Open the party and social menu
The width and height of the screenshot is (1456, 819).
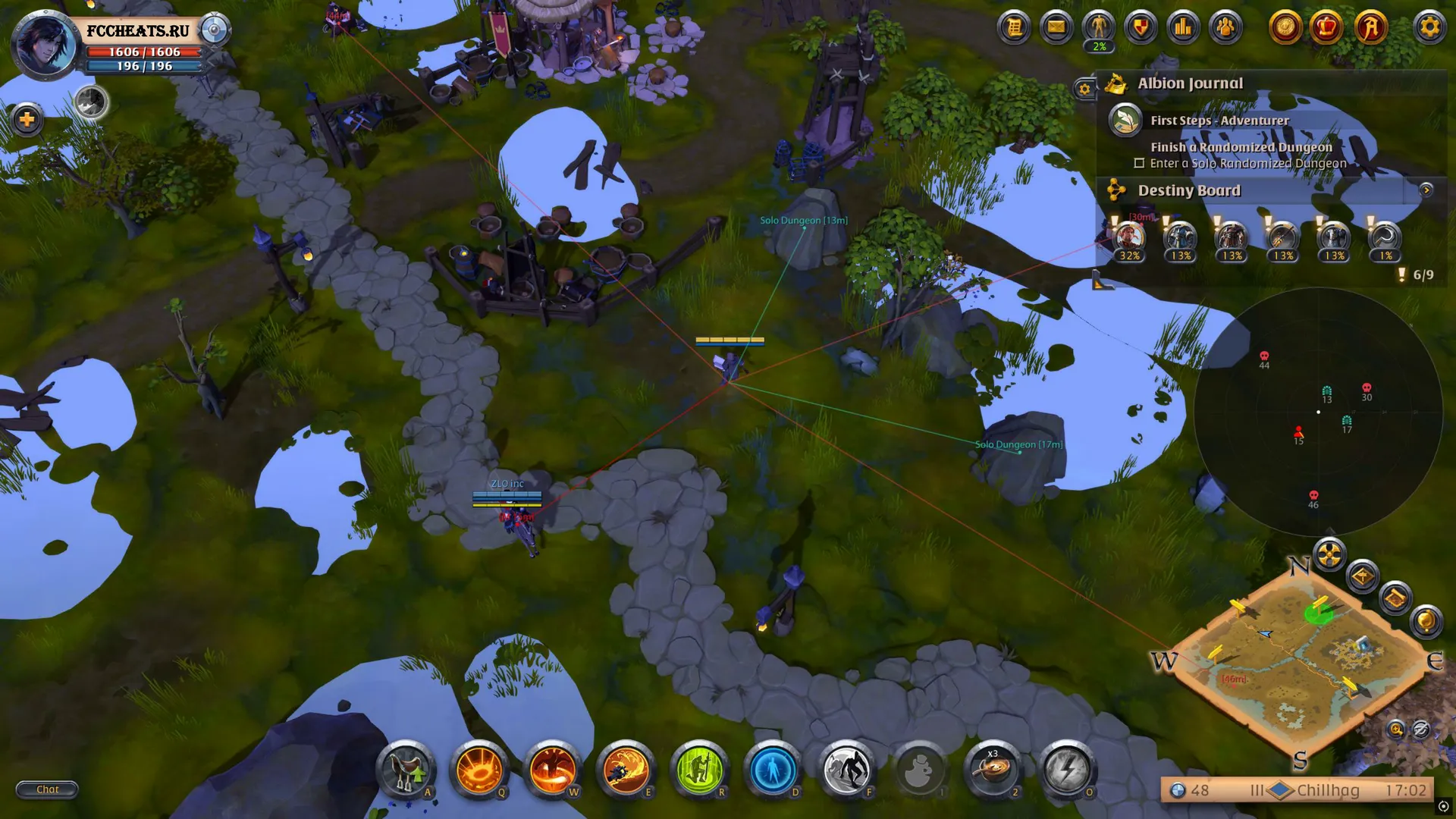pyautogui.click(x=1225, y=28)
